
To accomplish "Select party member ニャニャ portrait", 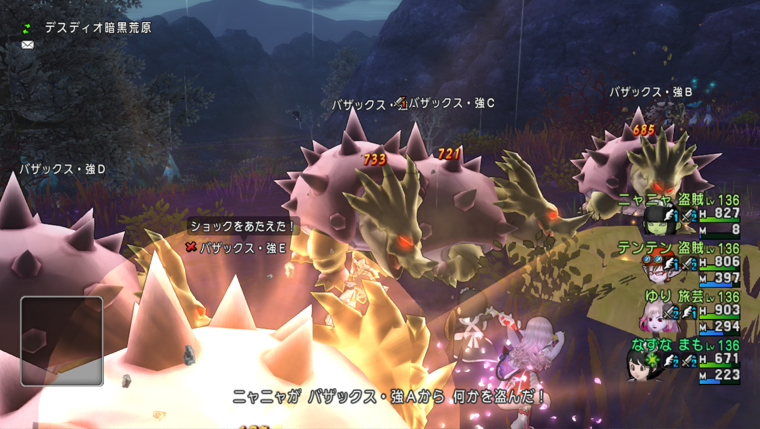I will 657,221.
